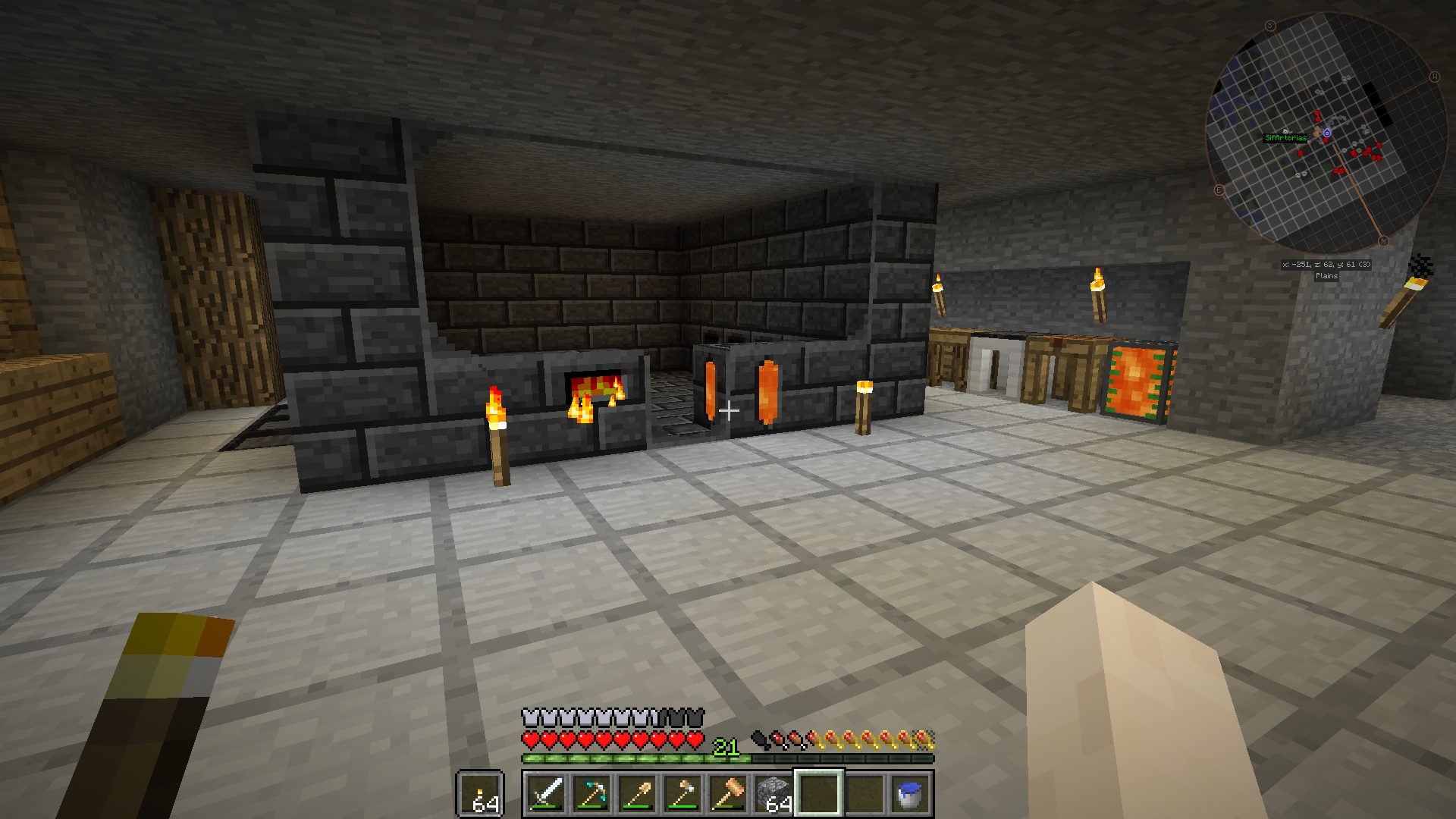Pick the hammer hotbar slot
Viewport: 1456px width, 819px height.
[728, 793]
